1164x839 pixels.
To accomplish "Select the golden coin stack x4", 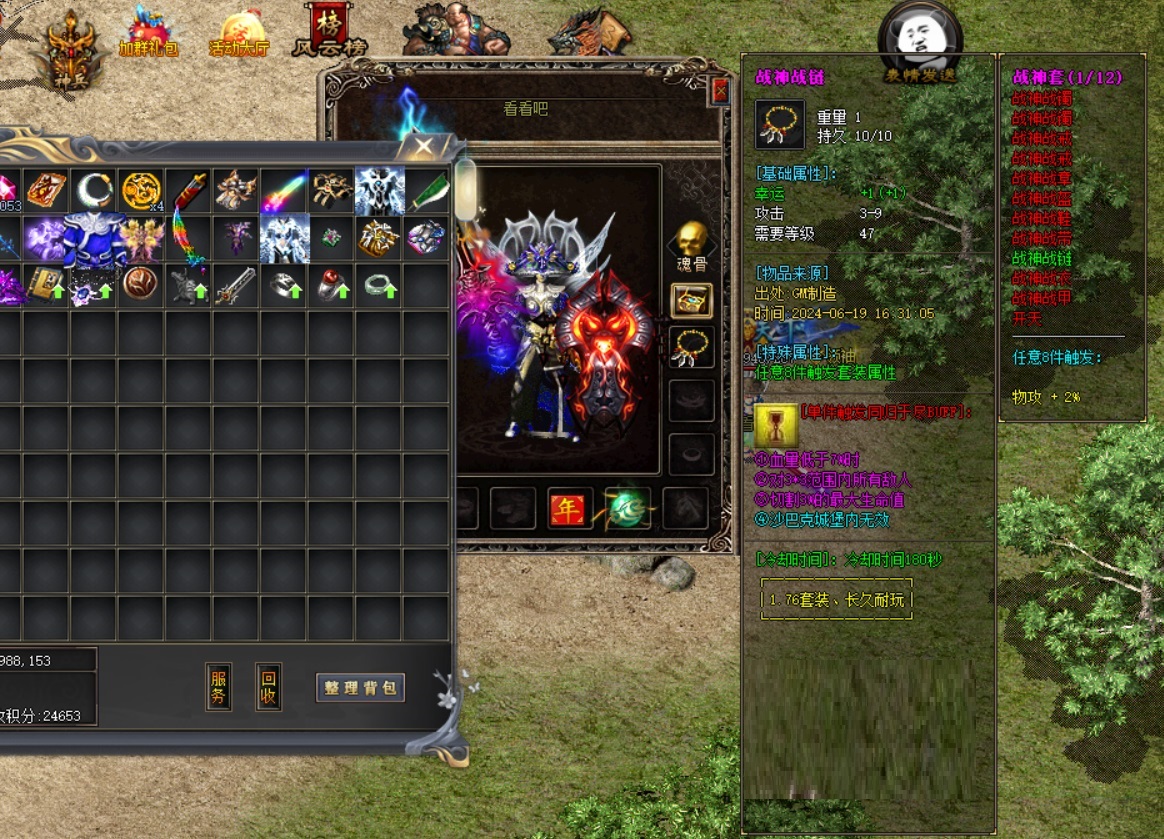I will pos(141,190).
